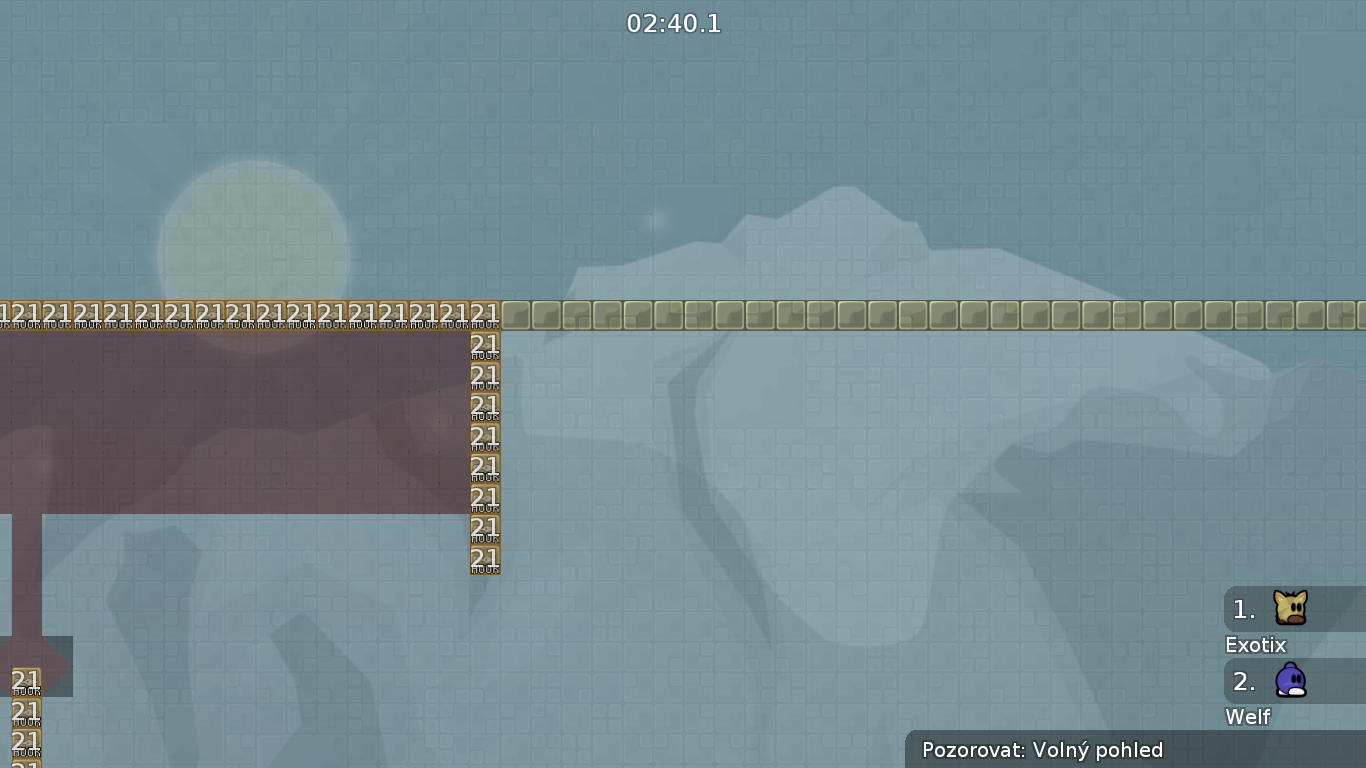Select the '2.' rank label on the leaderboard
Image resolution: width=1366 pixels, height=768 pixels.
click(x=1243, y=682)
